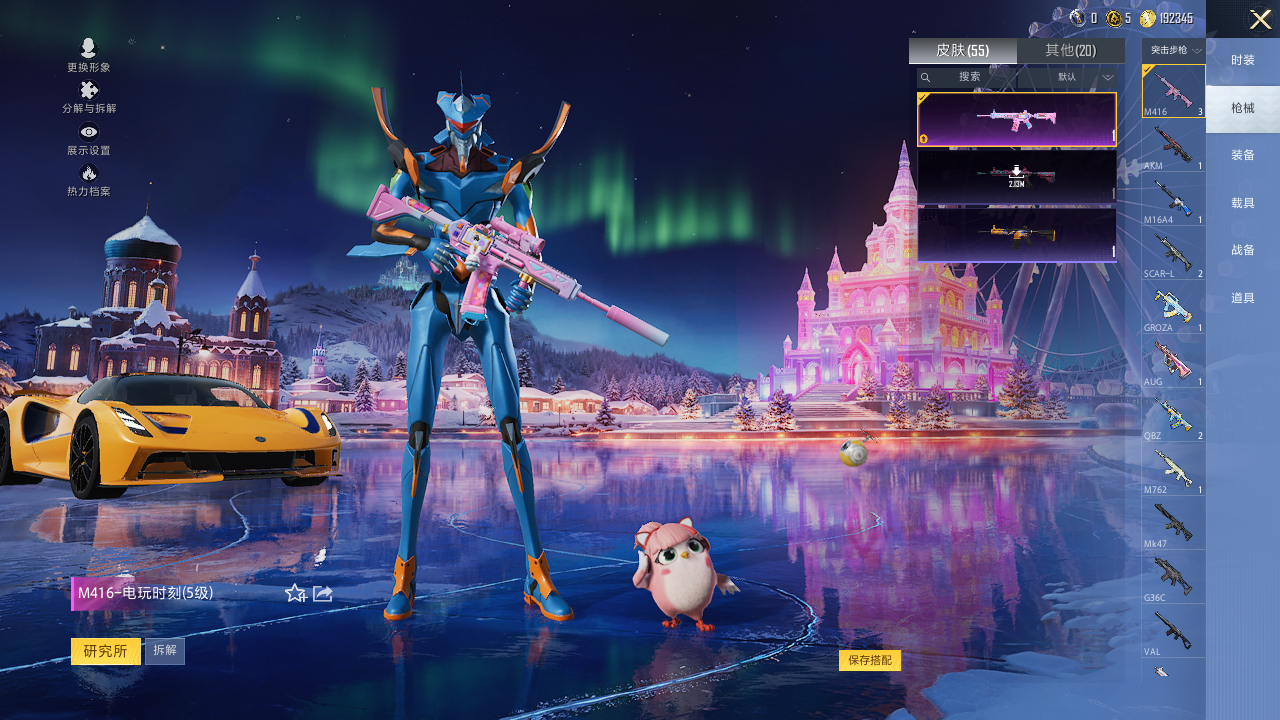This screenshot has height=720, width=1280.
Task: Select the AKM weapon in the list
Action: tap(1173, 145)
